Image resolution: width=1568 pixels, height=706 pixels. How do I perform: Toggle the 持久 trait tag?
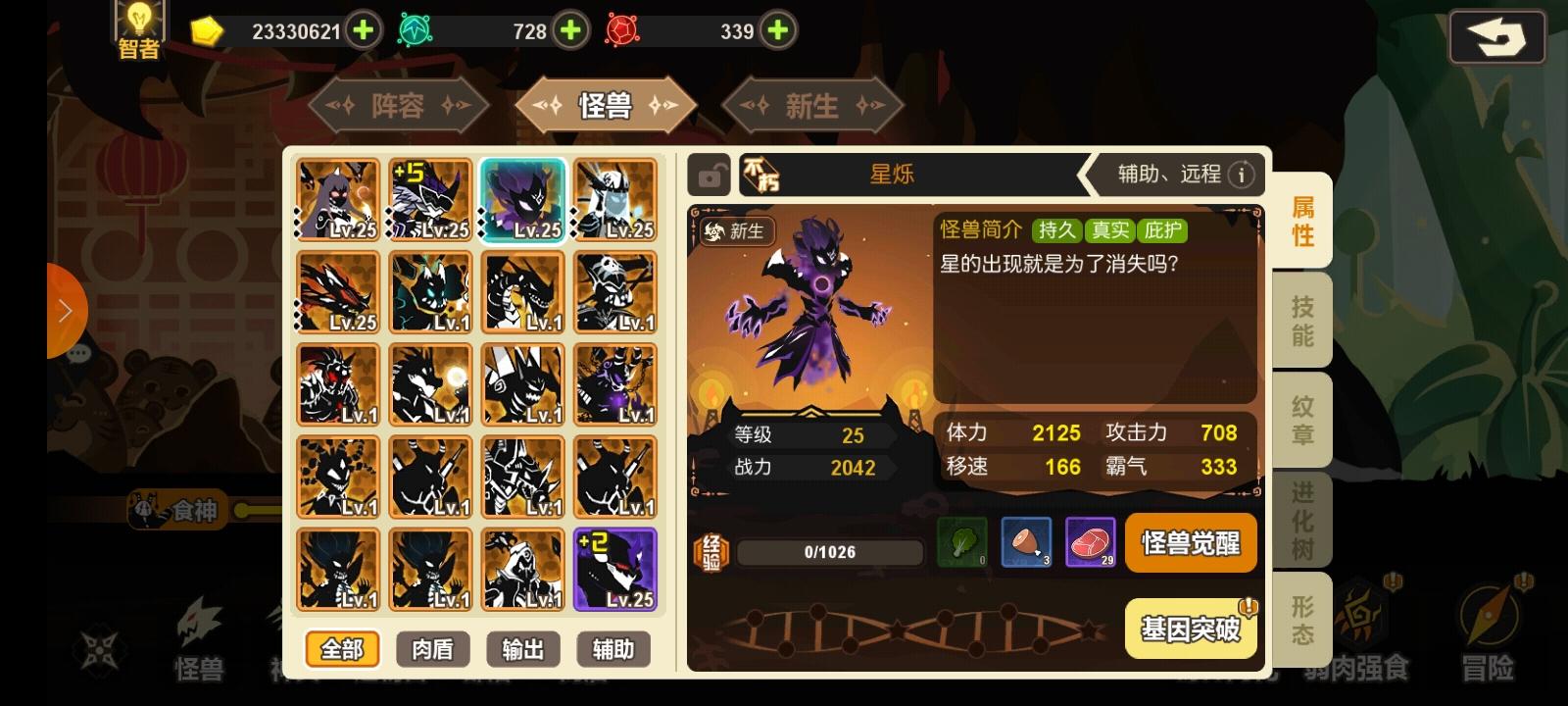[1056, 230]
